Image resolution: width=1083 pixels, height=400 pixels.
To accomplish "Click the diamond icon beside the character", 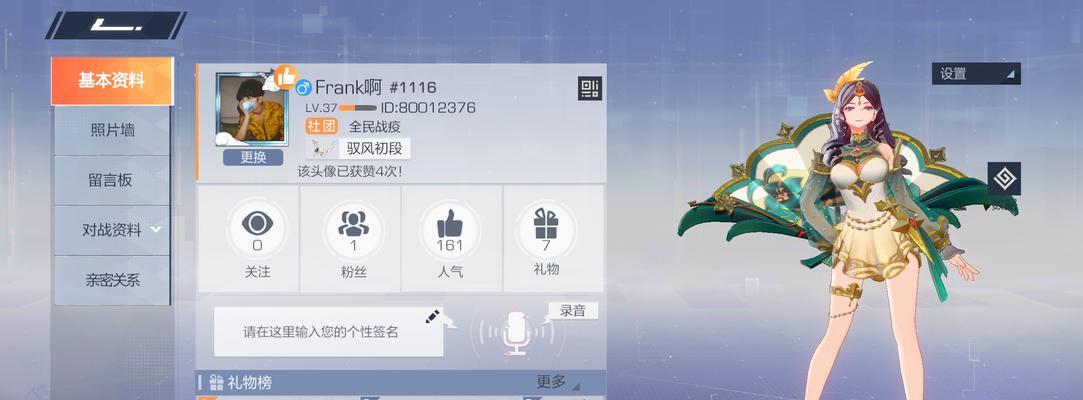I will pyautogui.click(x=1004, y=179).
